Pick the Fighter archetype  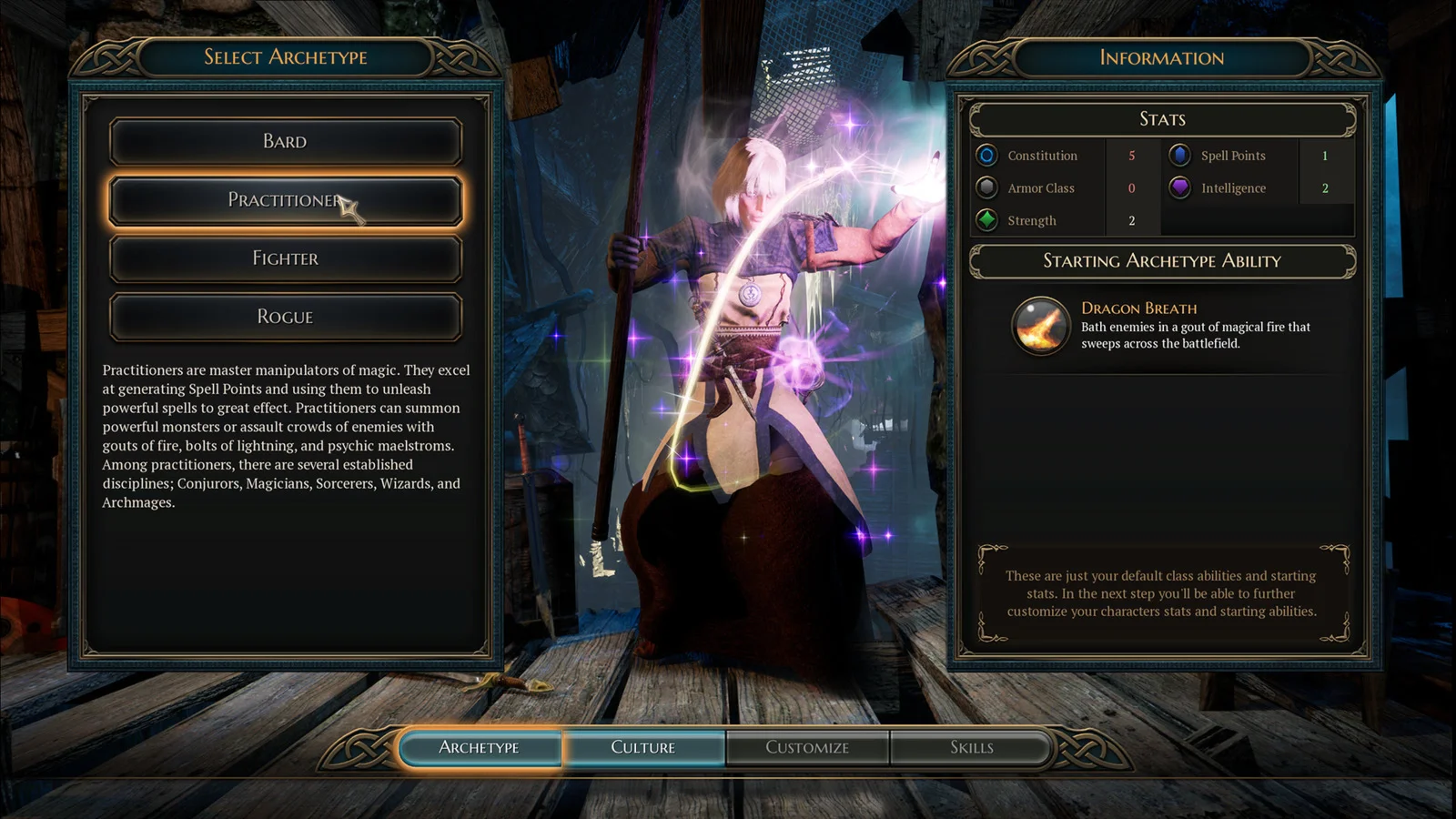click(x=285, y=258)
